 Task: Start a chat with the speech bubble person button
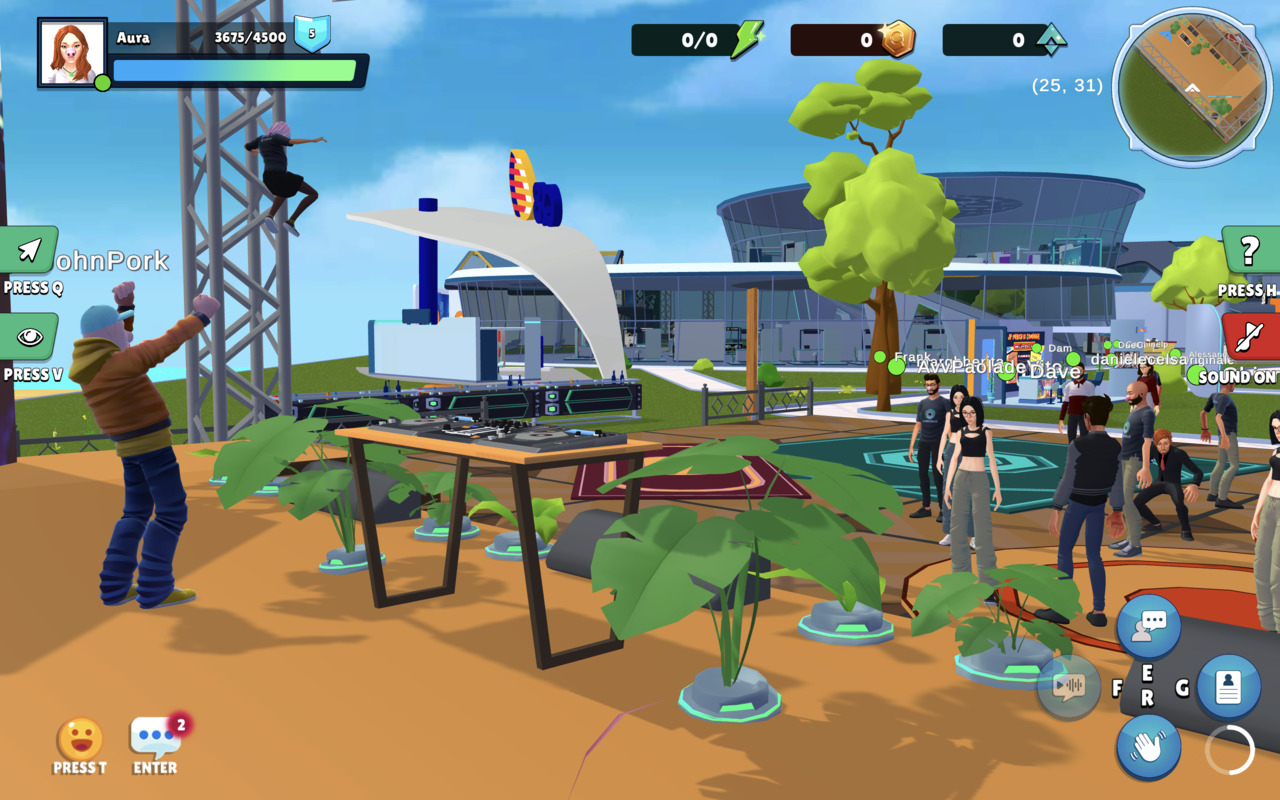(x=1149, y=627)
